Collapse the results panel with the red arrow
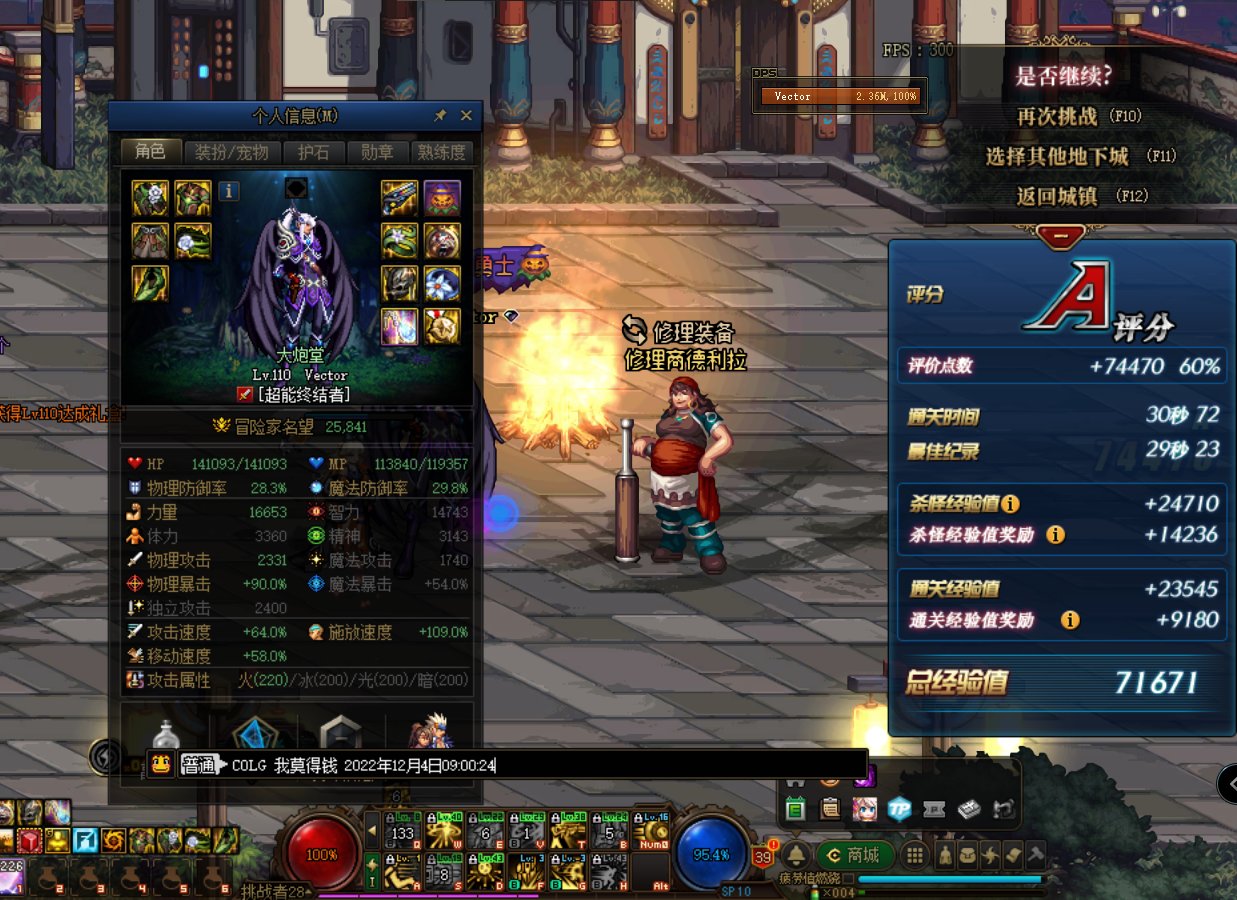The width and height of the screenshot is (1237, 900). (x=1062, y=236)
